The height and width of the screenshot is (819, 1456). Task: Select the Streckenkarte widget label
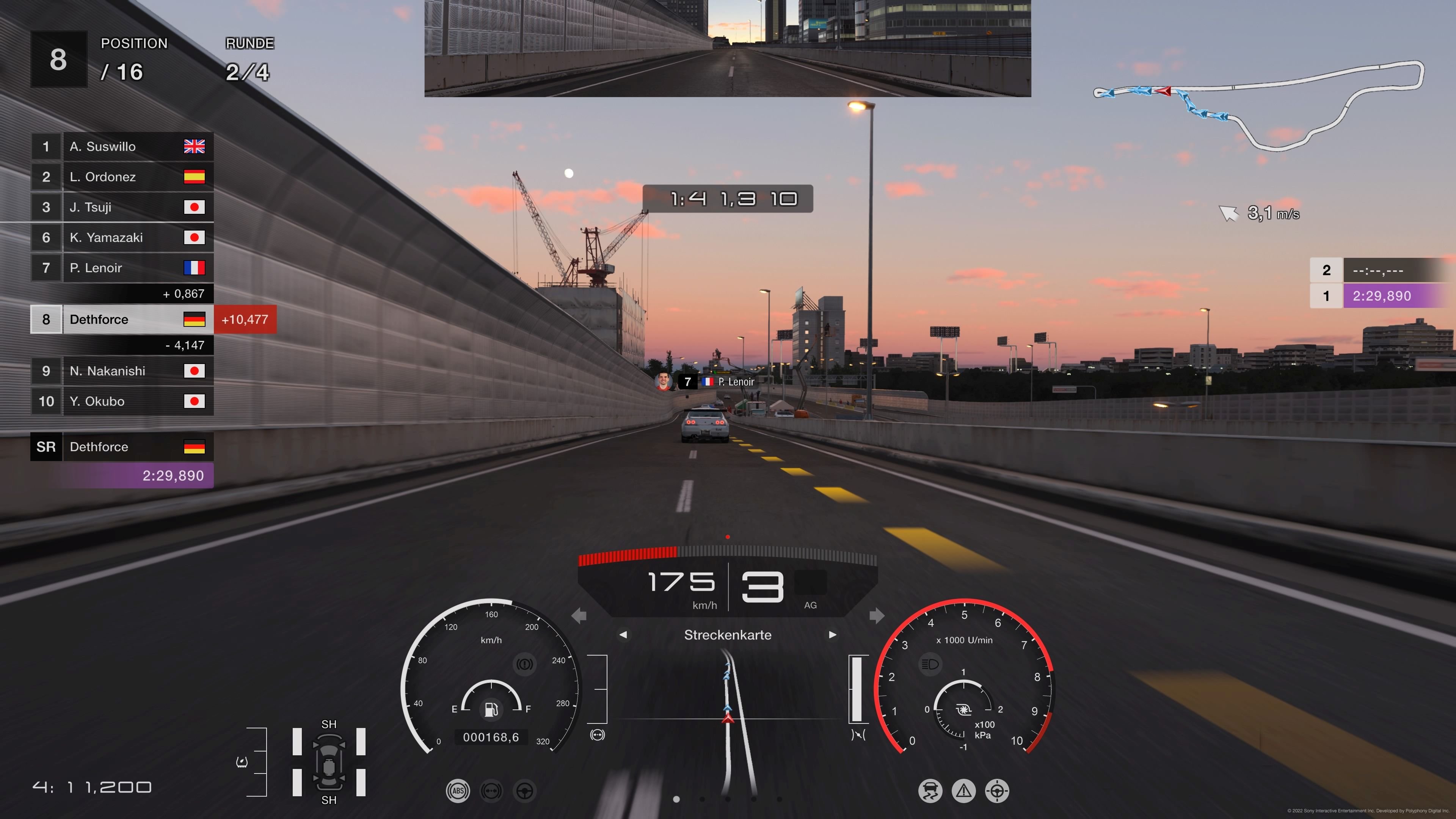[x=728, y=635]
